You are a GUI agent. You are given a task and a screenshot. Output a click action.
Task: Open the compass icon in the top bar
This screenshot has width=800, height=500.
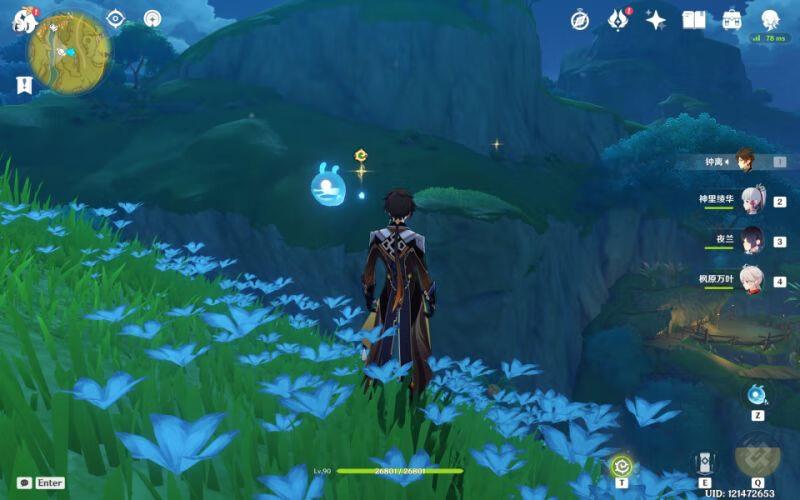coord(580,20)
